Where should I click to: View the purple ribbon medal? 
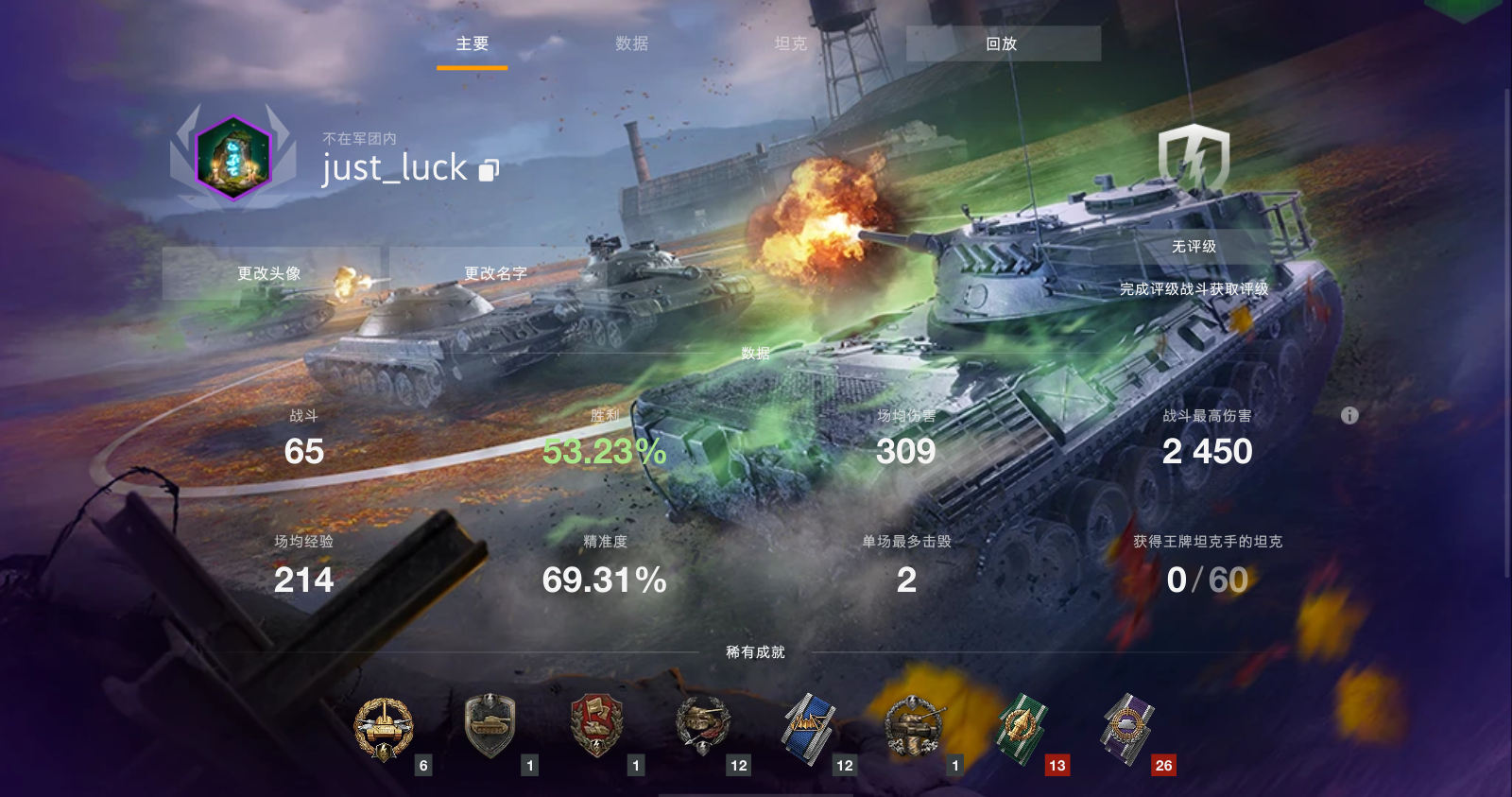[1127, 727]
